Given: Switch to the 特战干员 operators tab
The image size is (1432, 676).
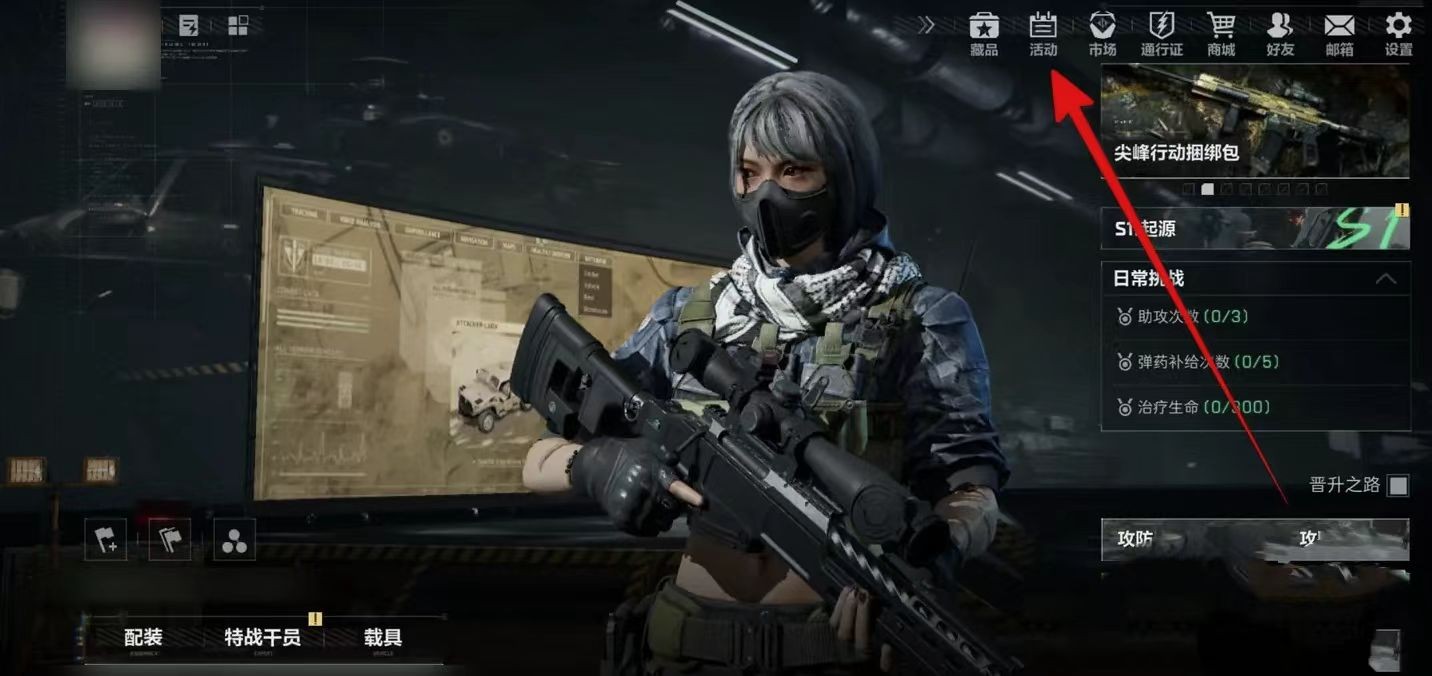Looking at the screenshot, I should coord(262,638).
